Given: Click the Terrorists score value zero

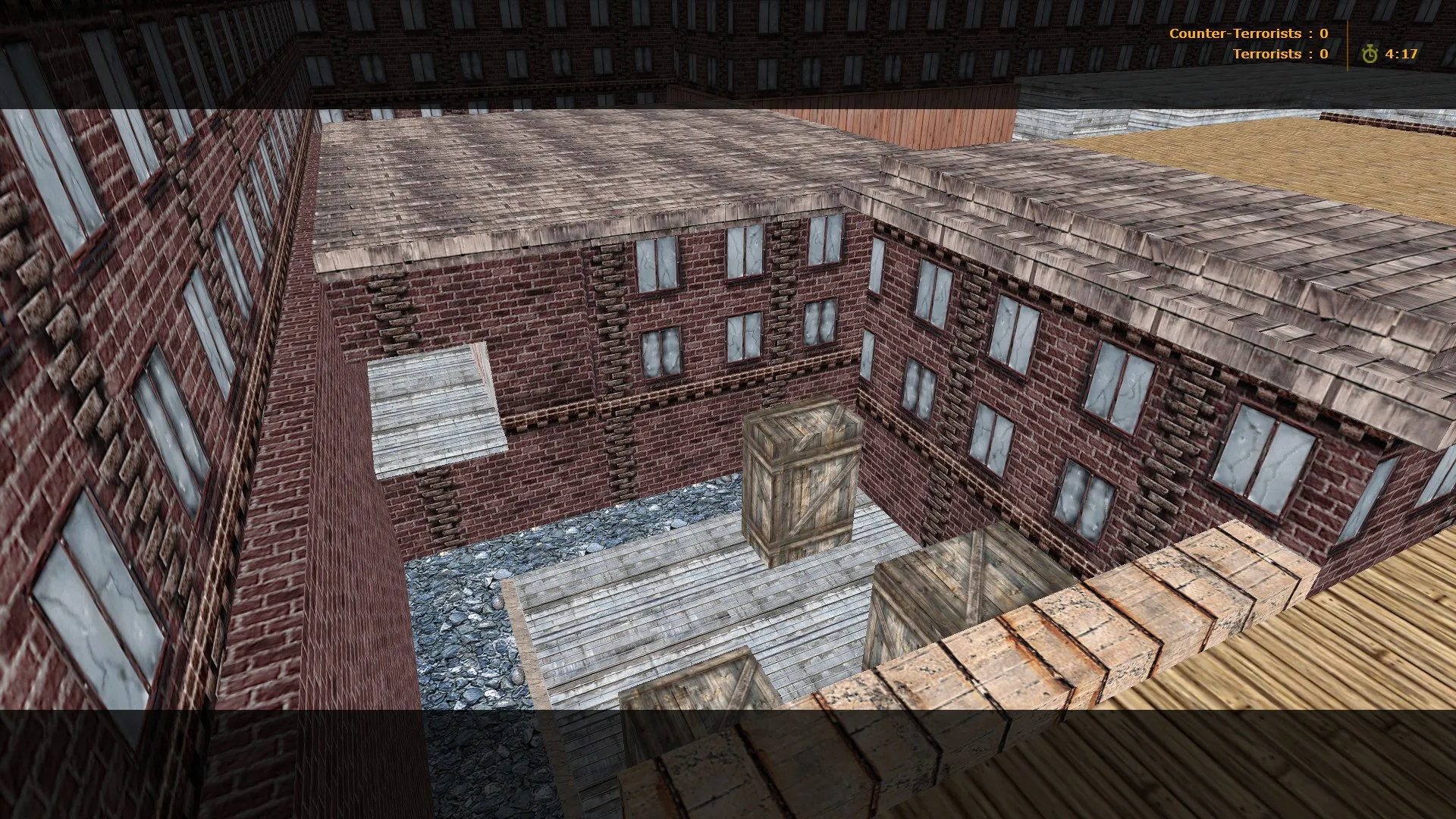Looking at the screenshot, I should coord(1323,54).
